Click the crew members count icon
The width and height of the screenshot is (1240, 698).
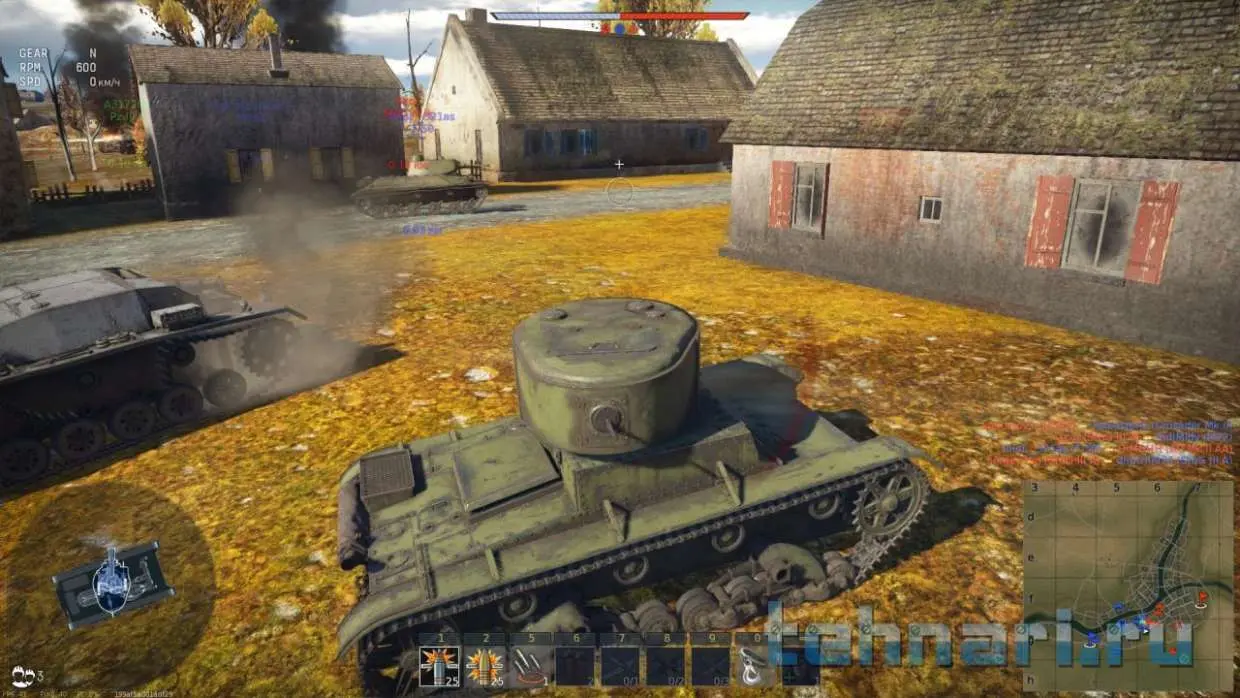22,676
